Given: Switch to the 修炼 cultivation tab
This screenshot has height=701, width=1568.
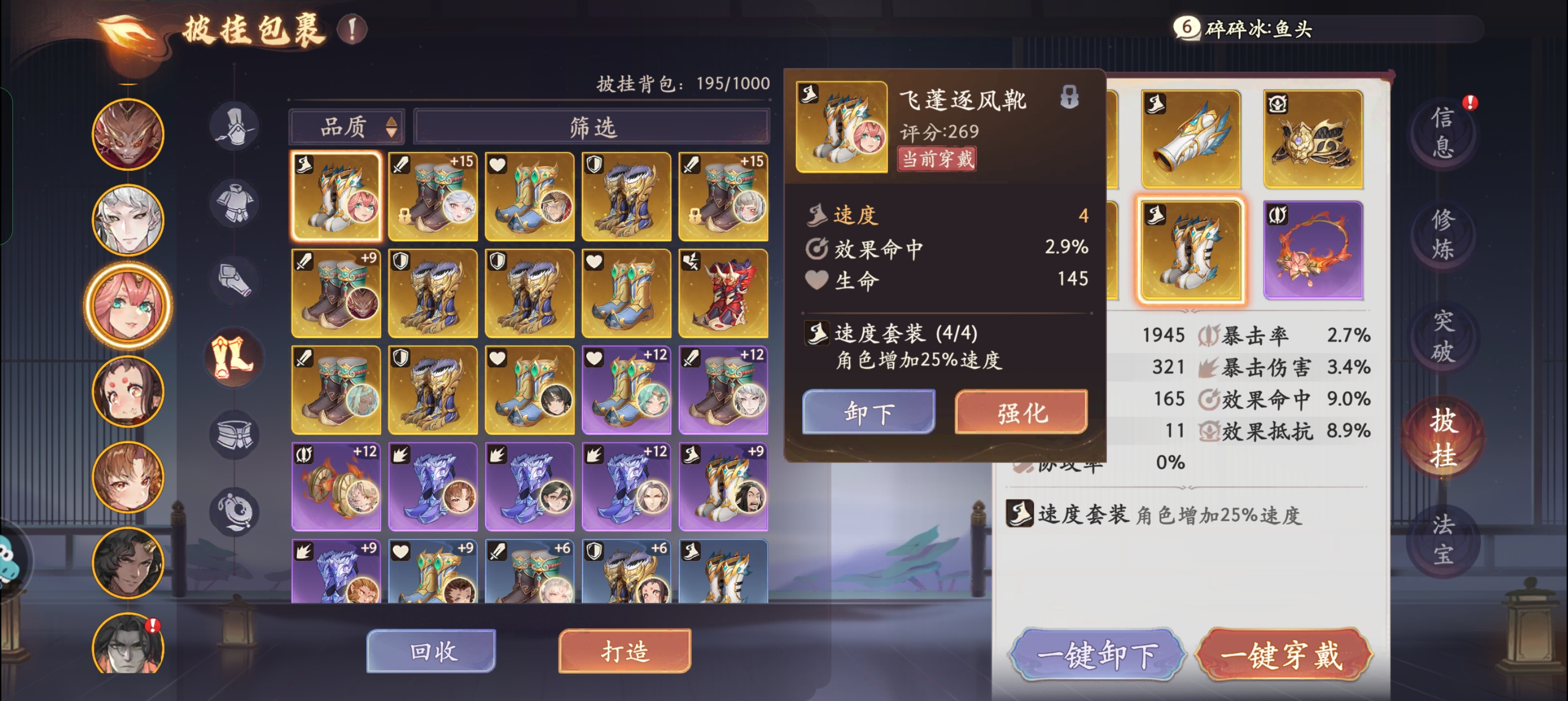Looking at the screenshot, I should click(x=1442, y=234).
